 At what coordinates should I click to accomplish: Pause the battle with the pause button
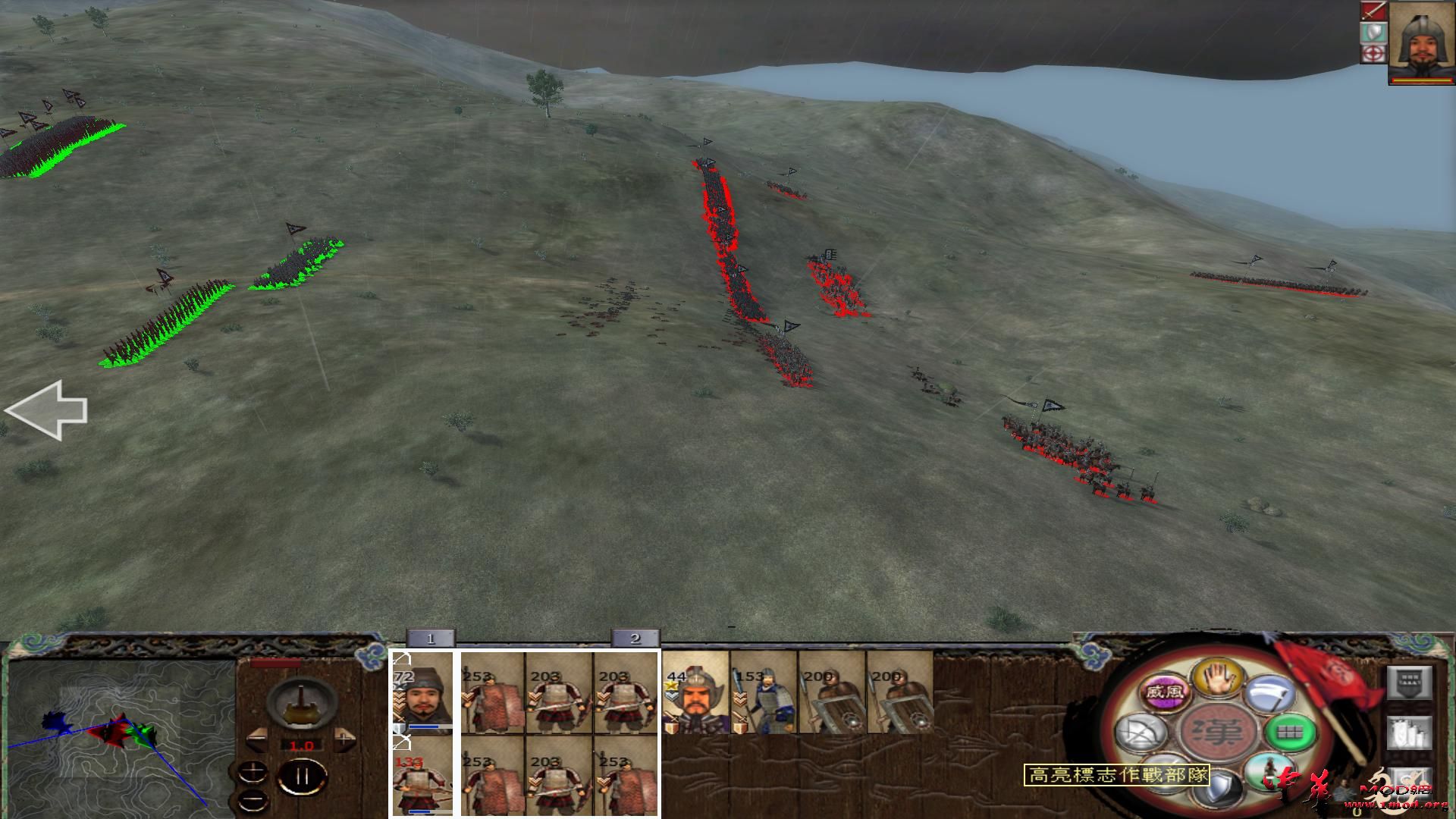click(x=303, y=777)
